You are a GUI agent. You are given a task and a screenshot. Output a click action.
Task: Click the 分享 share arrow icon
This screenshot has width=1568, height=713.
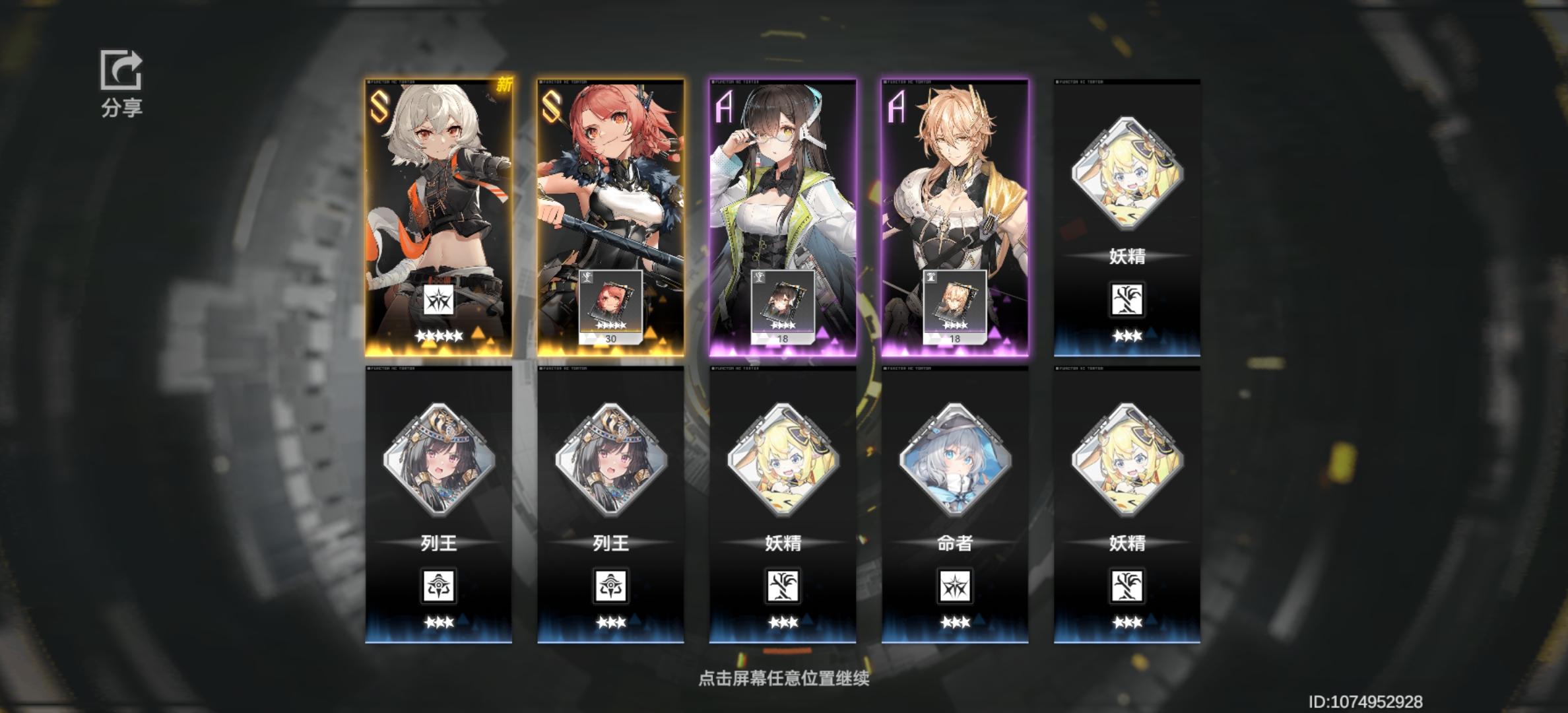[x=120, y=69]
